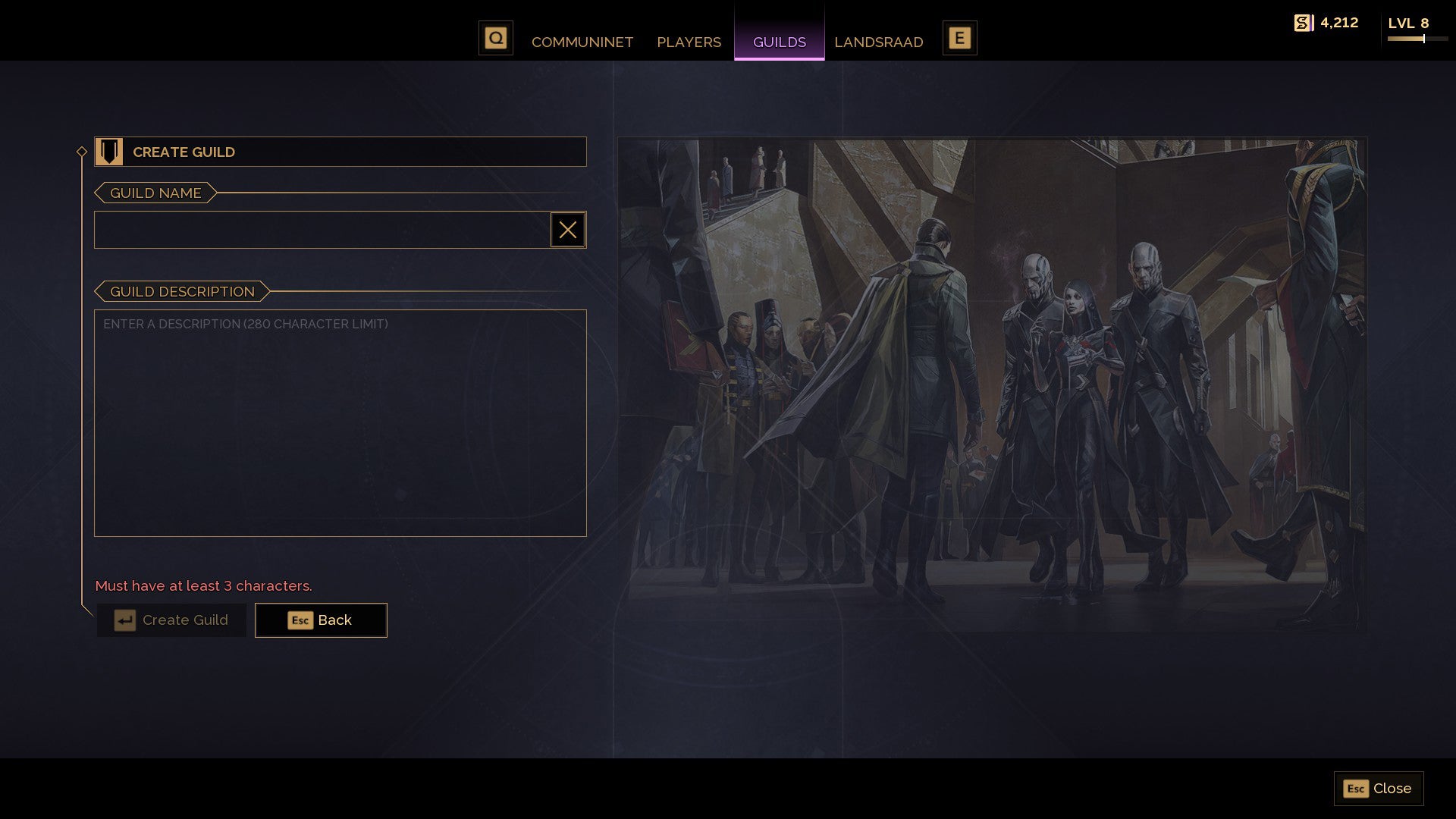Click the Esc key icon on Back button
The width and height of the screenshot is (1456, 819).
point(300,620)
